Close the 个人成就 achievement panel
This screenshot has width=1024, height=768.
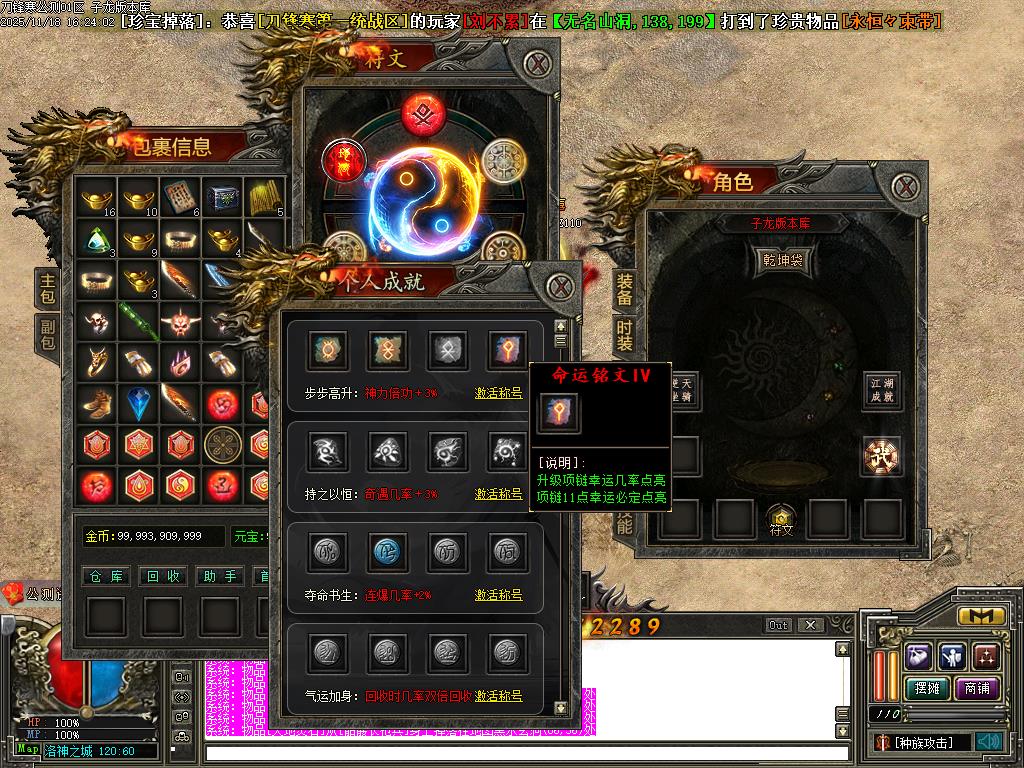coord(562,287)
